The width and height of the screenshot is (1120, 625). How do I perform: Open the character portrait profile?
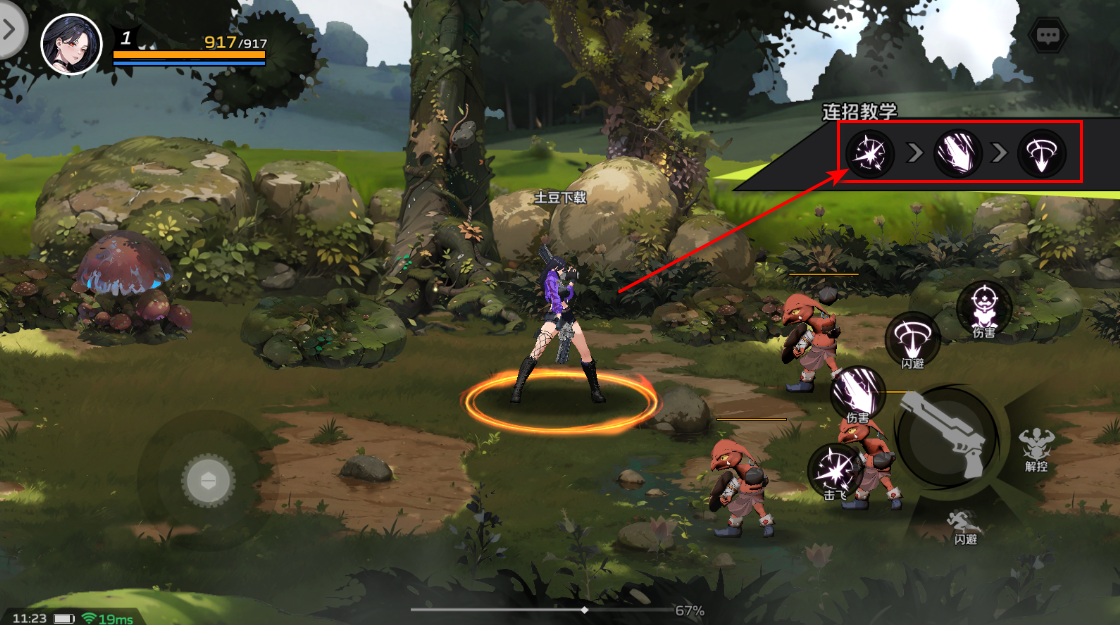coord(71,44)
